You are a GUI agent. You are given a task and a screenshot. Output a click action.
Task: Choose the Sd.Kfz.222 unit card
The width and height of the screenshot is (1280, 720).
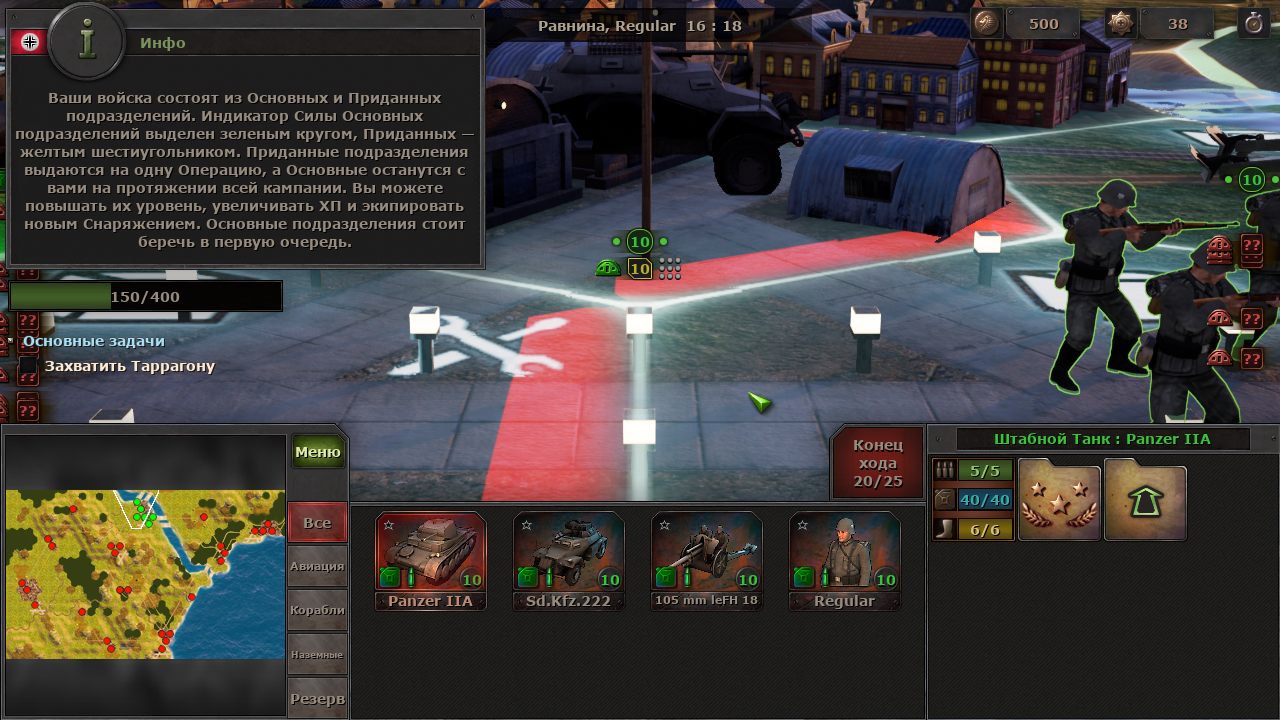tap(568, 560)
